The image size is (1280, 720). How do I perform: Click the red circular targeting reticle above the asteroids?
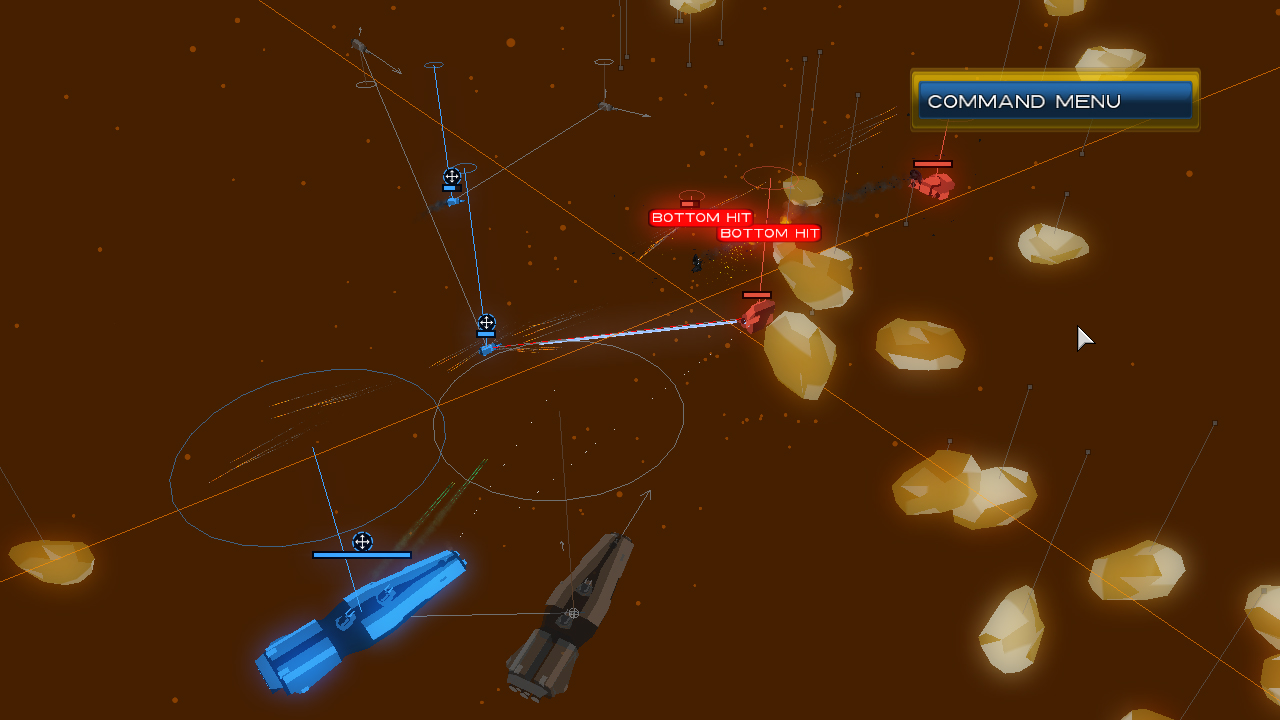tap(768, 176)
